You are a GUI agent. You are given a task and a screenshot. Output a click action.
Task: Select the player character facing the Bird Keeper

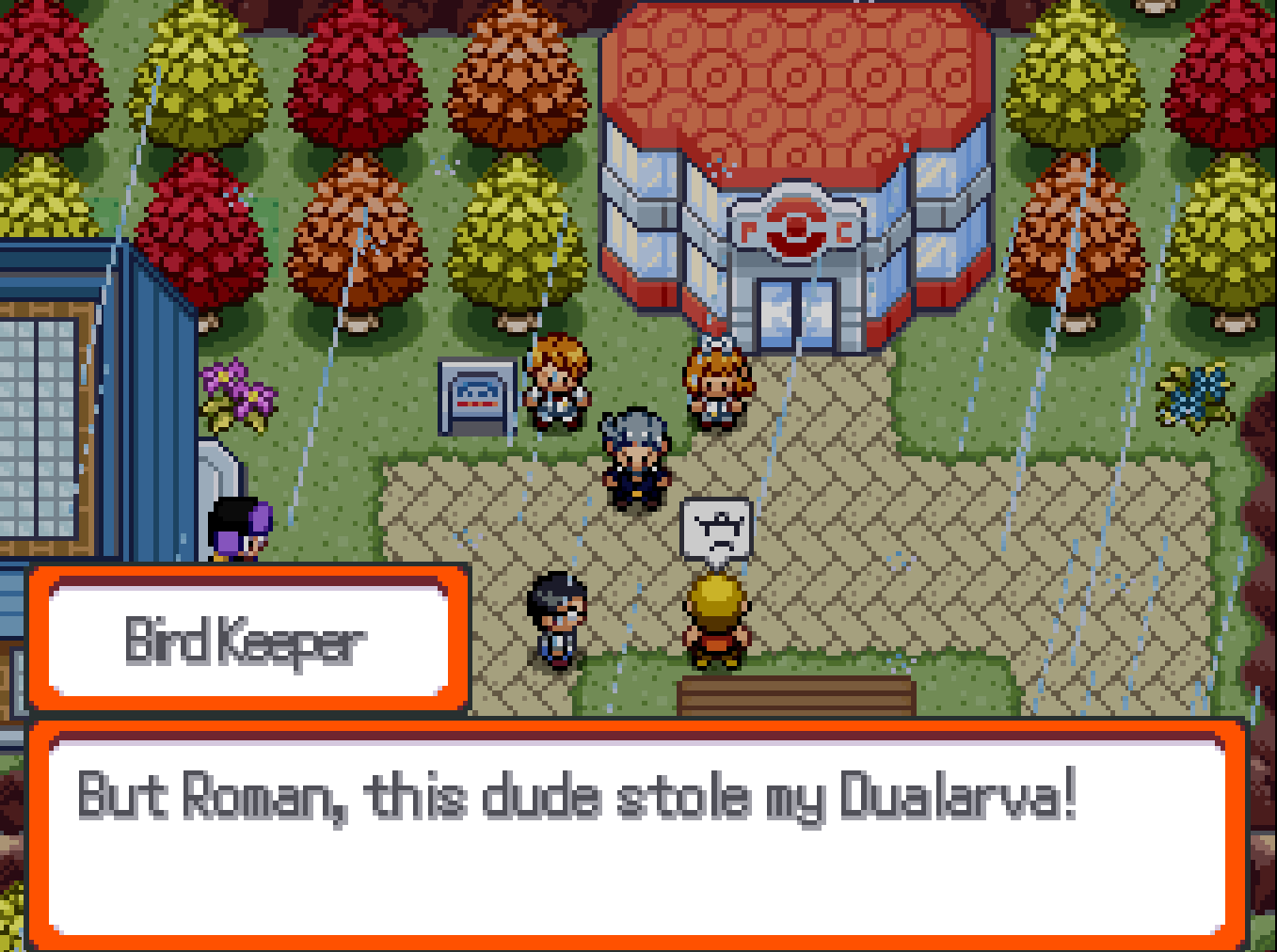click(x=555, y=616)
